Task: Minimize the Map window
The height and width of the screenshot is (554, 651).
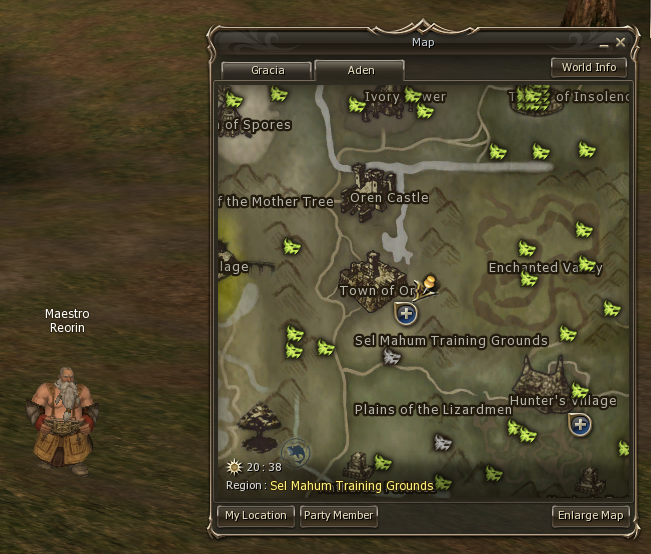Action: point(603,45)
